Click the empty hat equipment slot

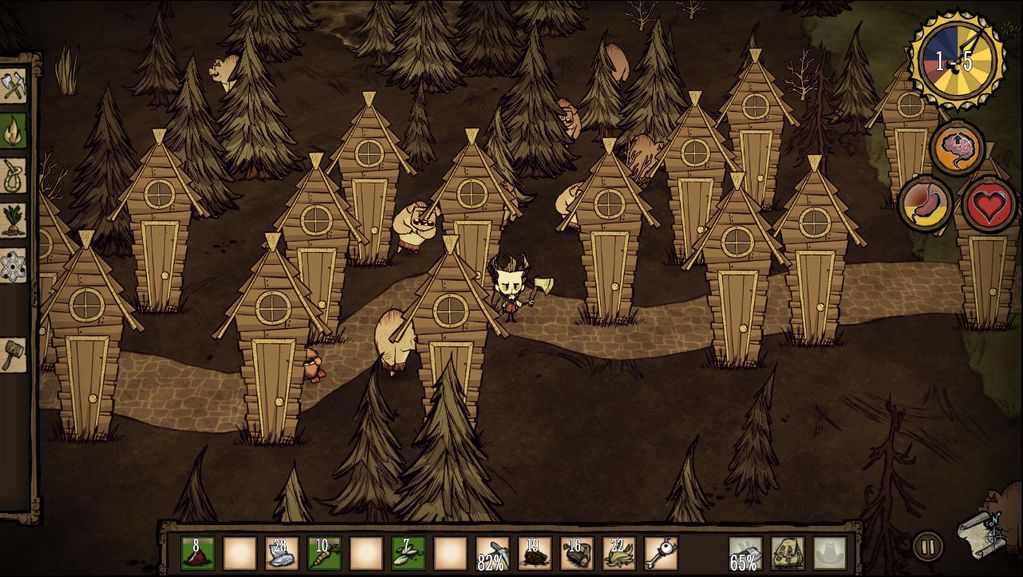coord(829,553)
